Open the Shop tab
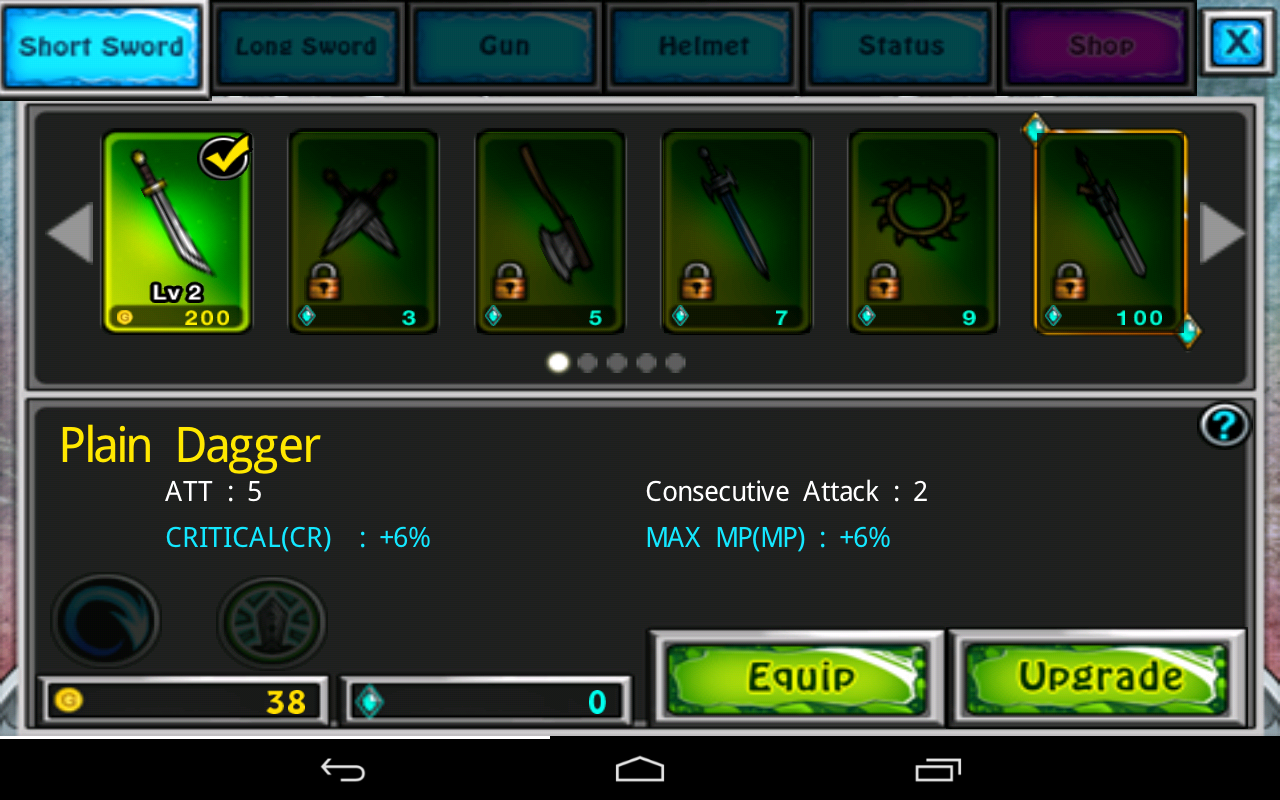Image resolution: width=1280 pixels, height=800 pixels. [x=1099, y=46]
